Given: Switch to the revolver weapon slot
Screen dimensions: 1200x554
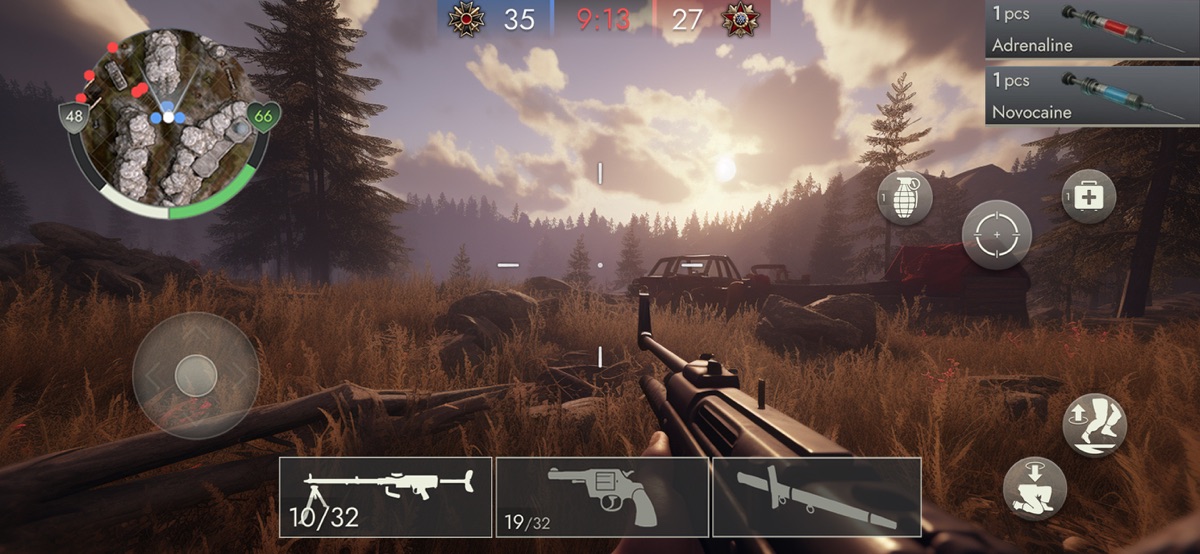Looking at the screenshot, I should [x=602, y=497].
